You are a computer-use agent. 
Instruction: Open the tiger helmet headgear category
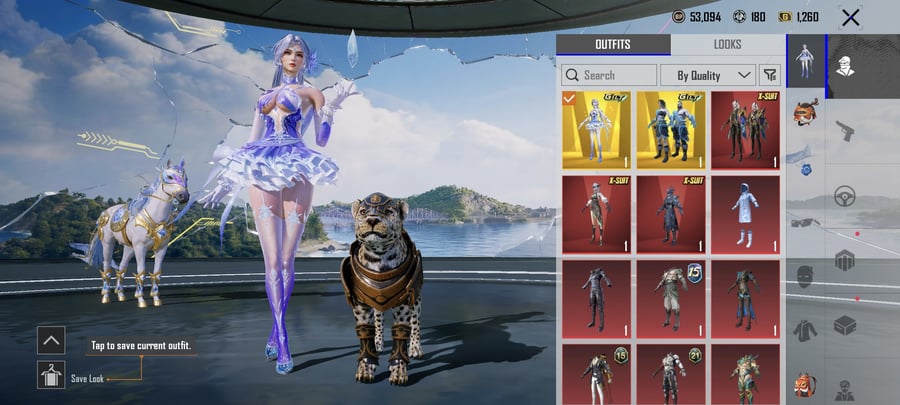pyautogui.click(x=806, y=111)
